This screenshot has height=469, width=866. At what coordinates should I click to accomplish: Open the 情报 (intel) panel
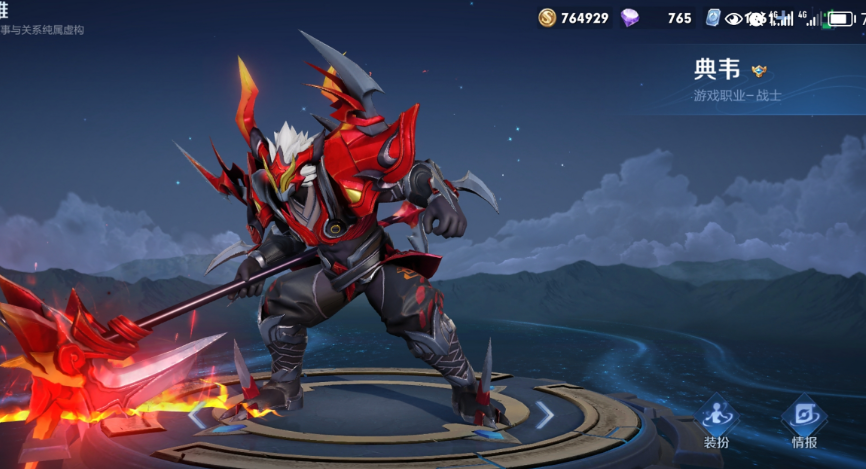click(x=803, y=420)
